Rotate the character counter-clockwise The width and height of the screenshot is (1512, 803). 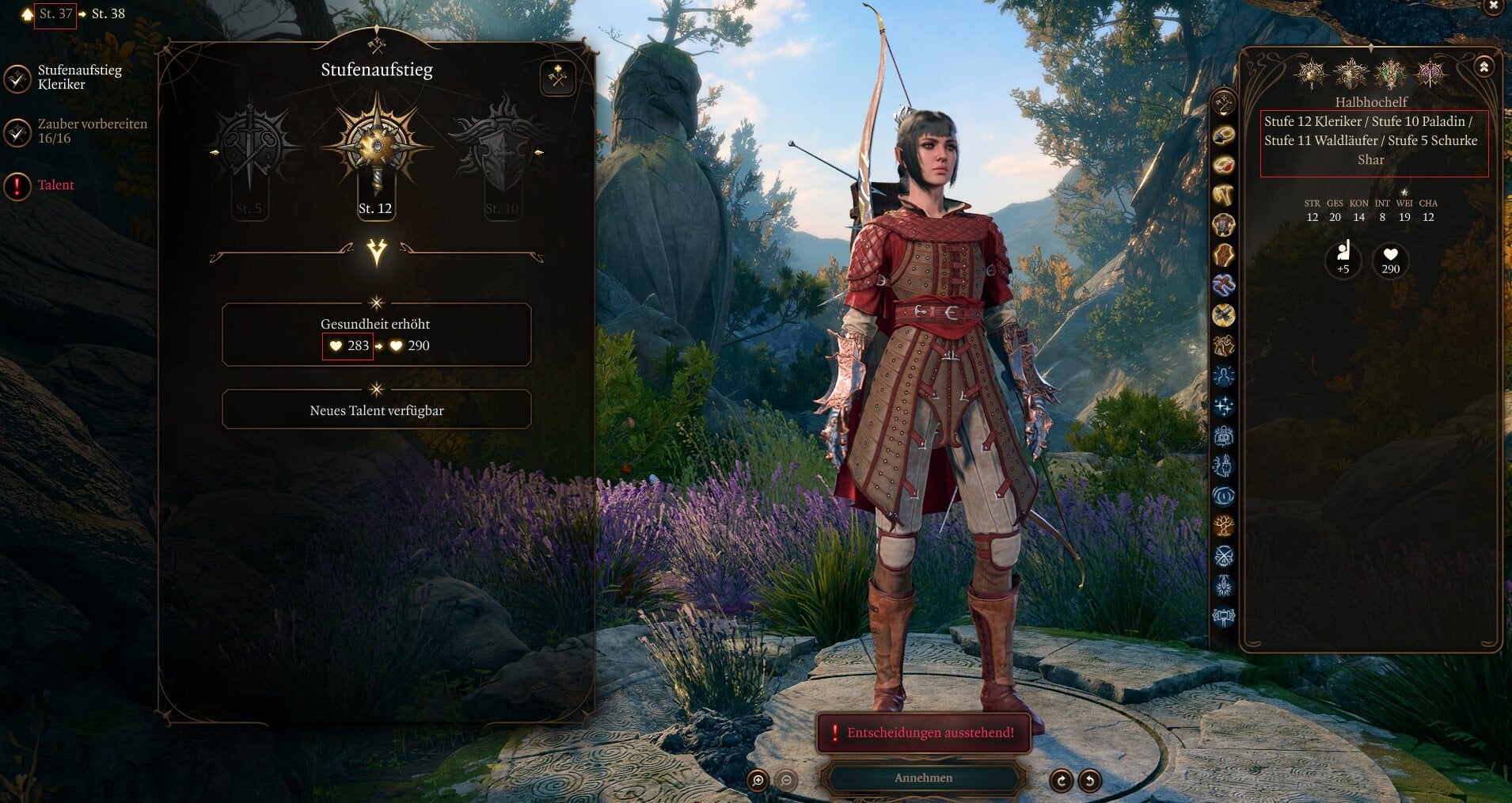pyautogui.click(x=1090, y=781)
